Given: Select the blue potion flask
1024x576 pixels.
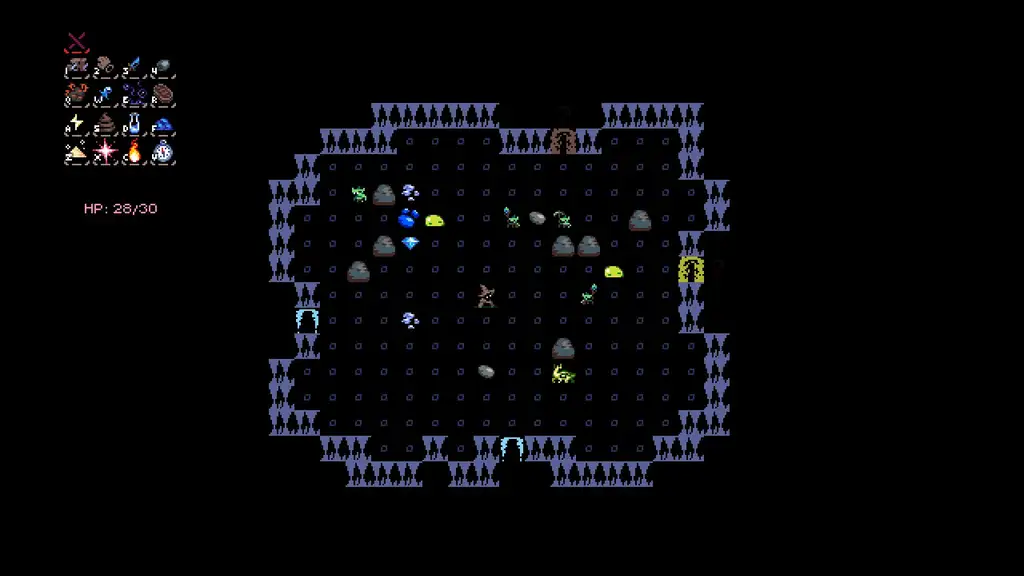Looking at the screenshot, I should tap(134, 124).
